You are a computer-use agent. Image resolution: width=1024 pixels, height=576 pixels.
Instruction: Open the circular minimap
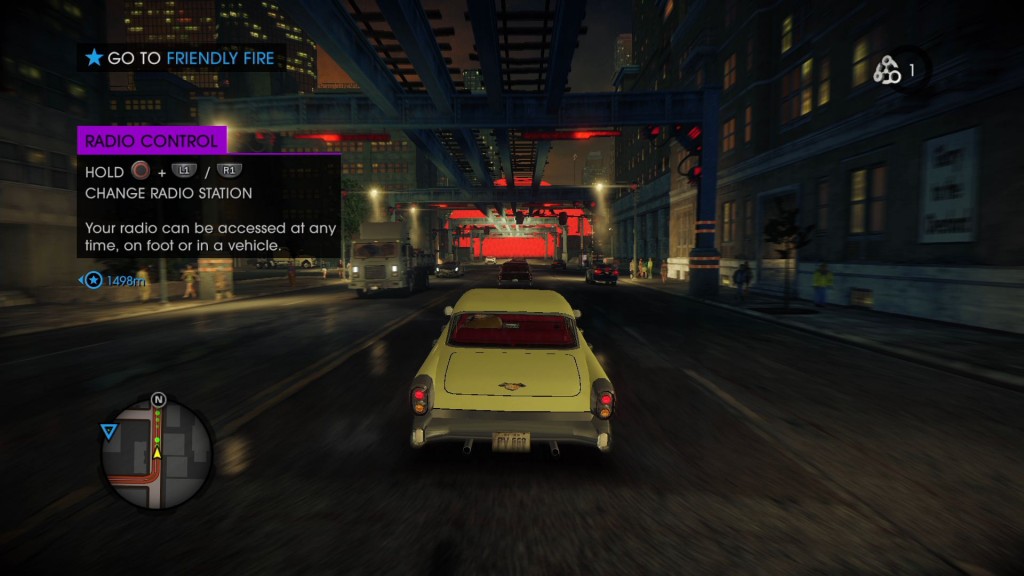157,455
